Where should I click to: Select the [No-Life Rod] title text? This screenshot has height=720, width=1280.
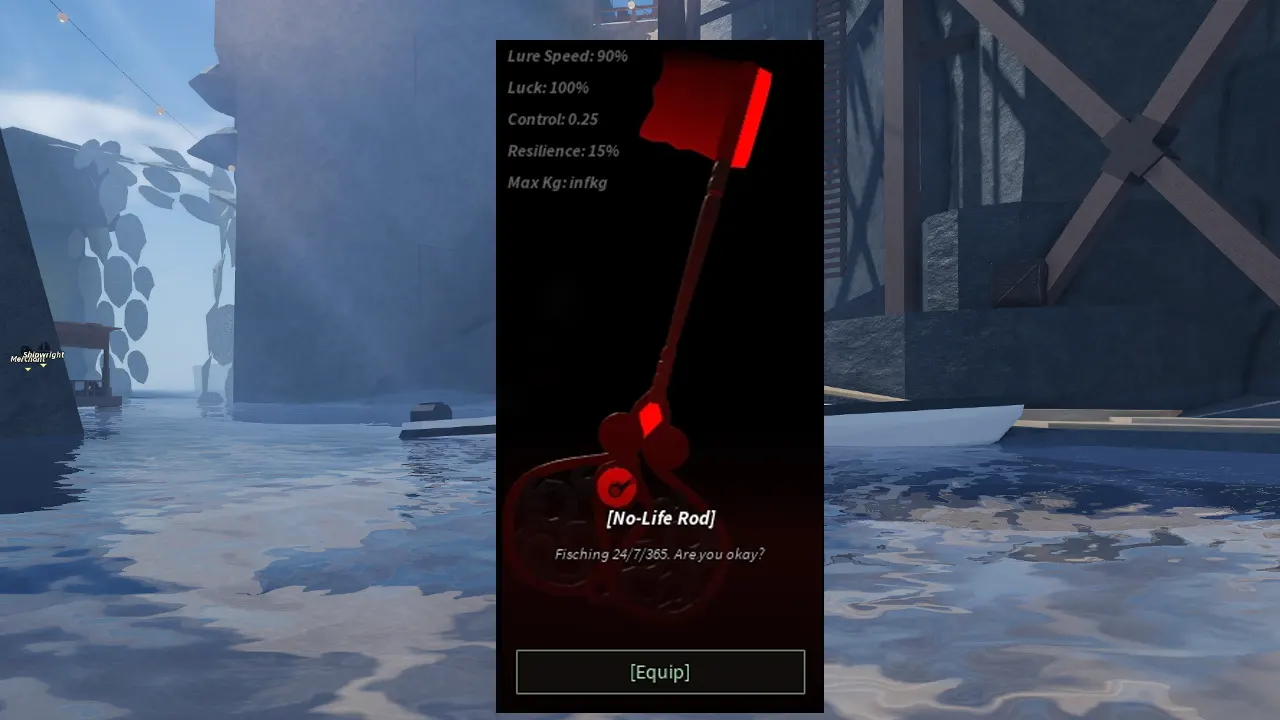tap(660, 518)
